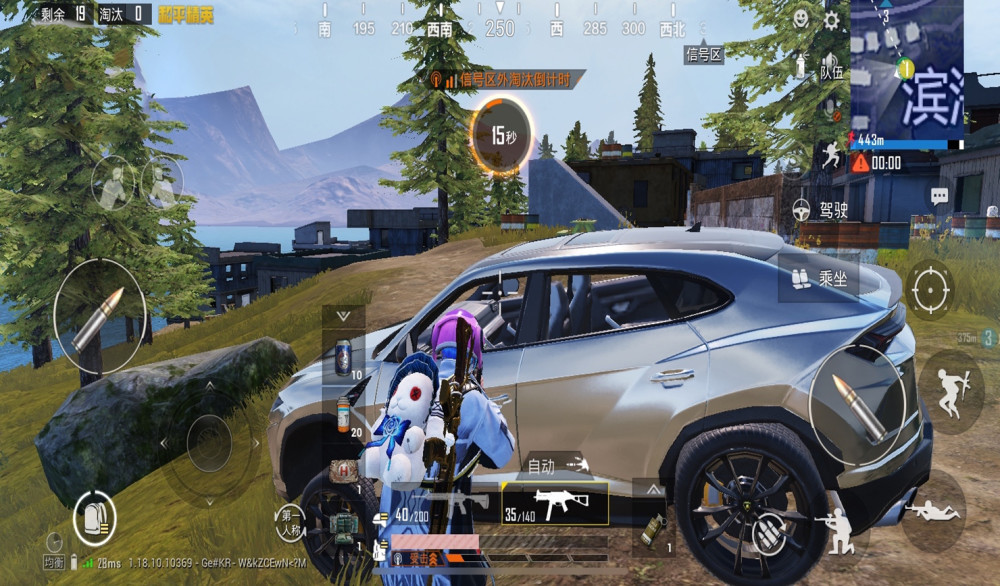Open the chat speech bubble

pos(939,196)
